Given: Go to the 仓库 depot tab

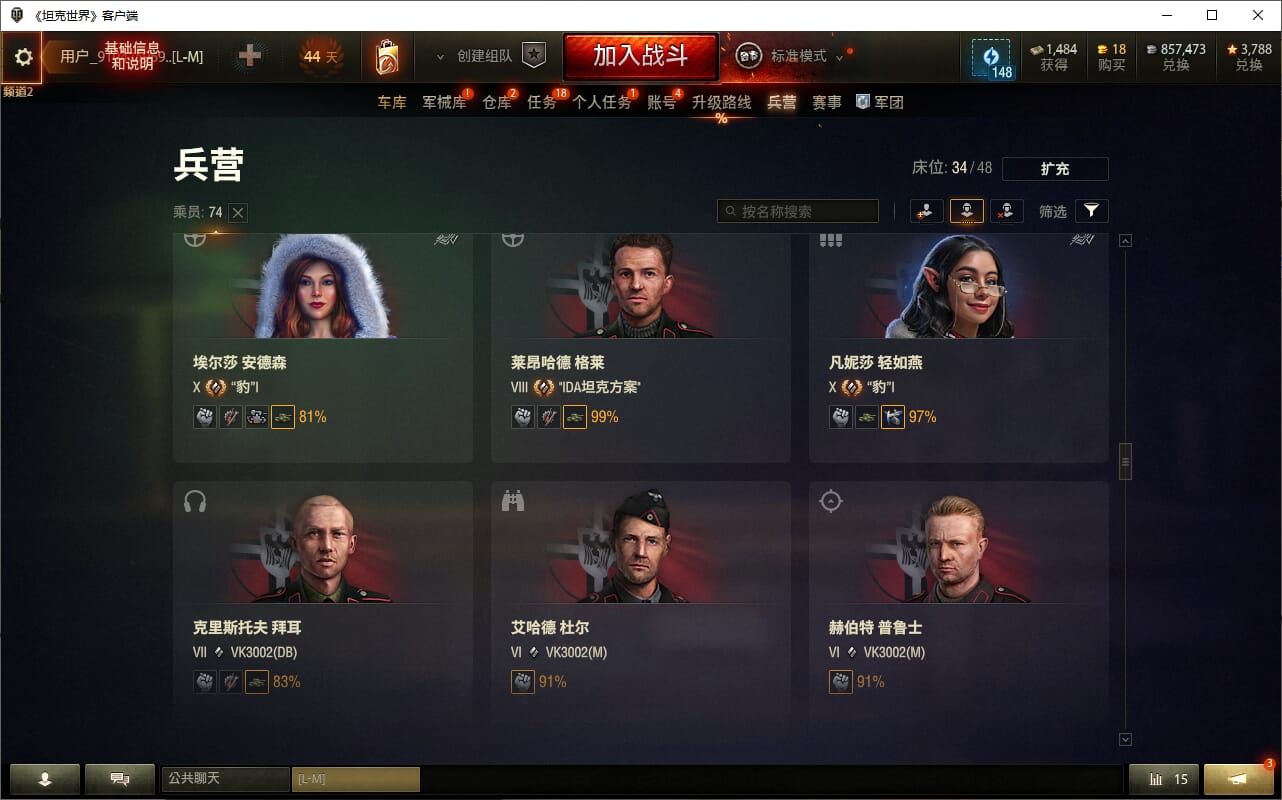Looking at the screenshot, I should [496, 102].
